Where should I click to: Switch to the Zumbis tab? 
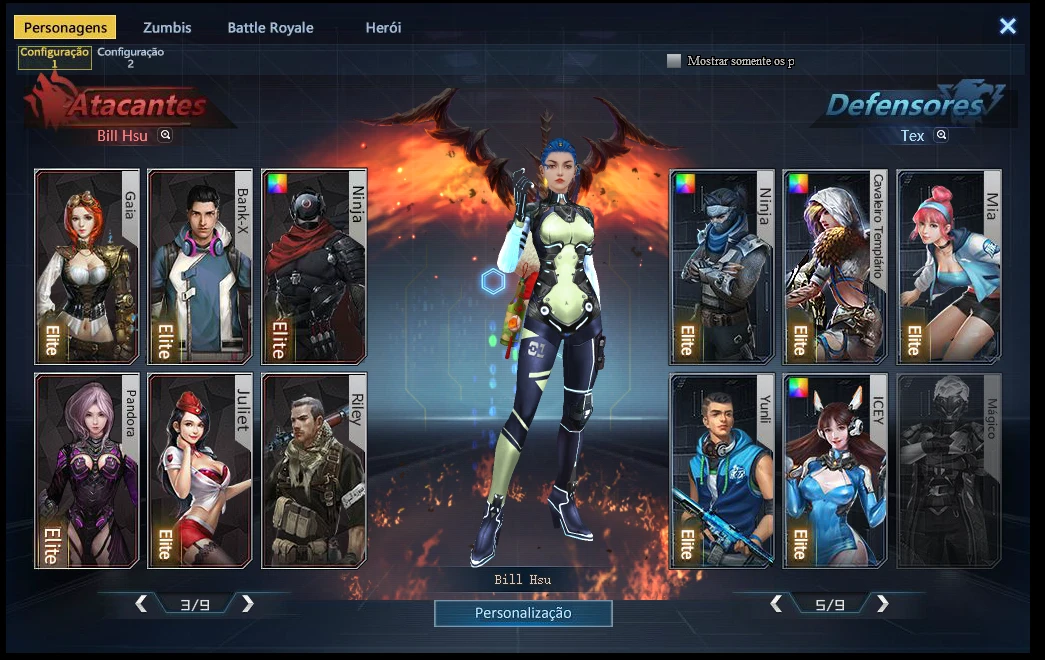coord(167,28)
